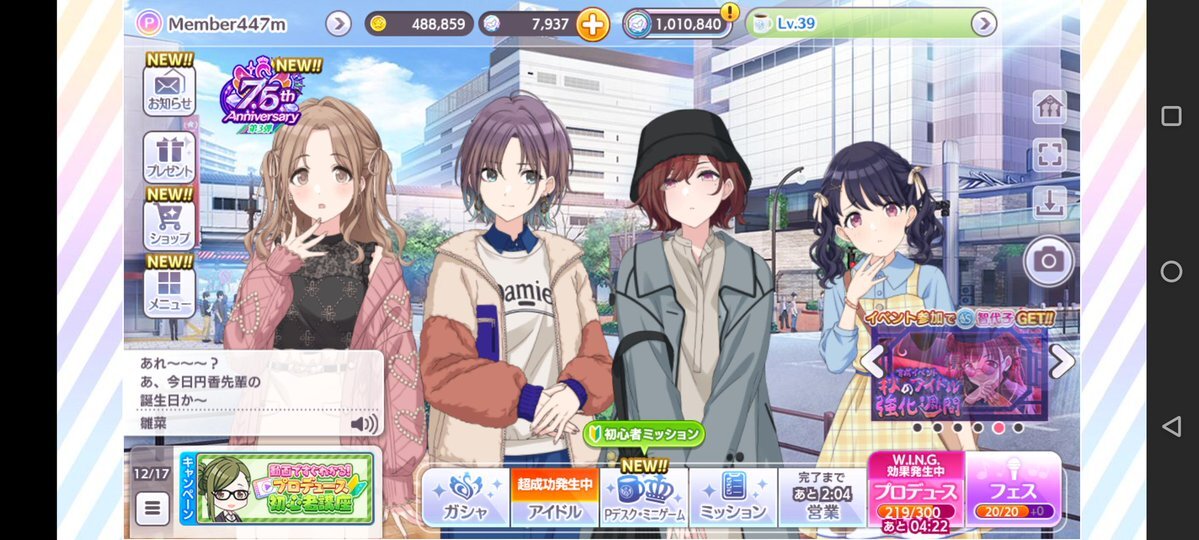Viewport: 1199px width, 540px height.
Task: Show the next event banner
Action: [x=1062, y=361]
